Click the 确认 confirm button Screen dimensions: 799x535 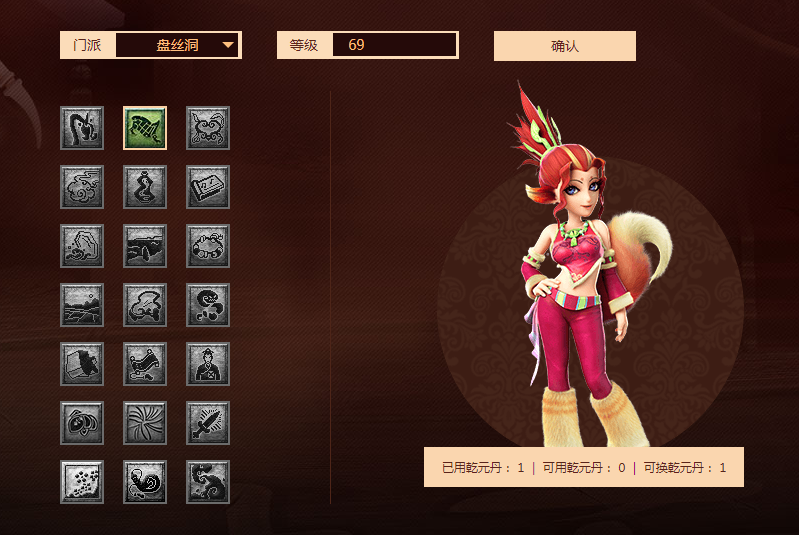(x=564, y=46)
